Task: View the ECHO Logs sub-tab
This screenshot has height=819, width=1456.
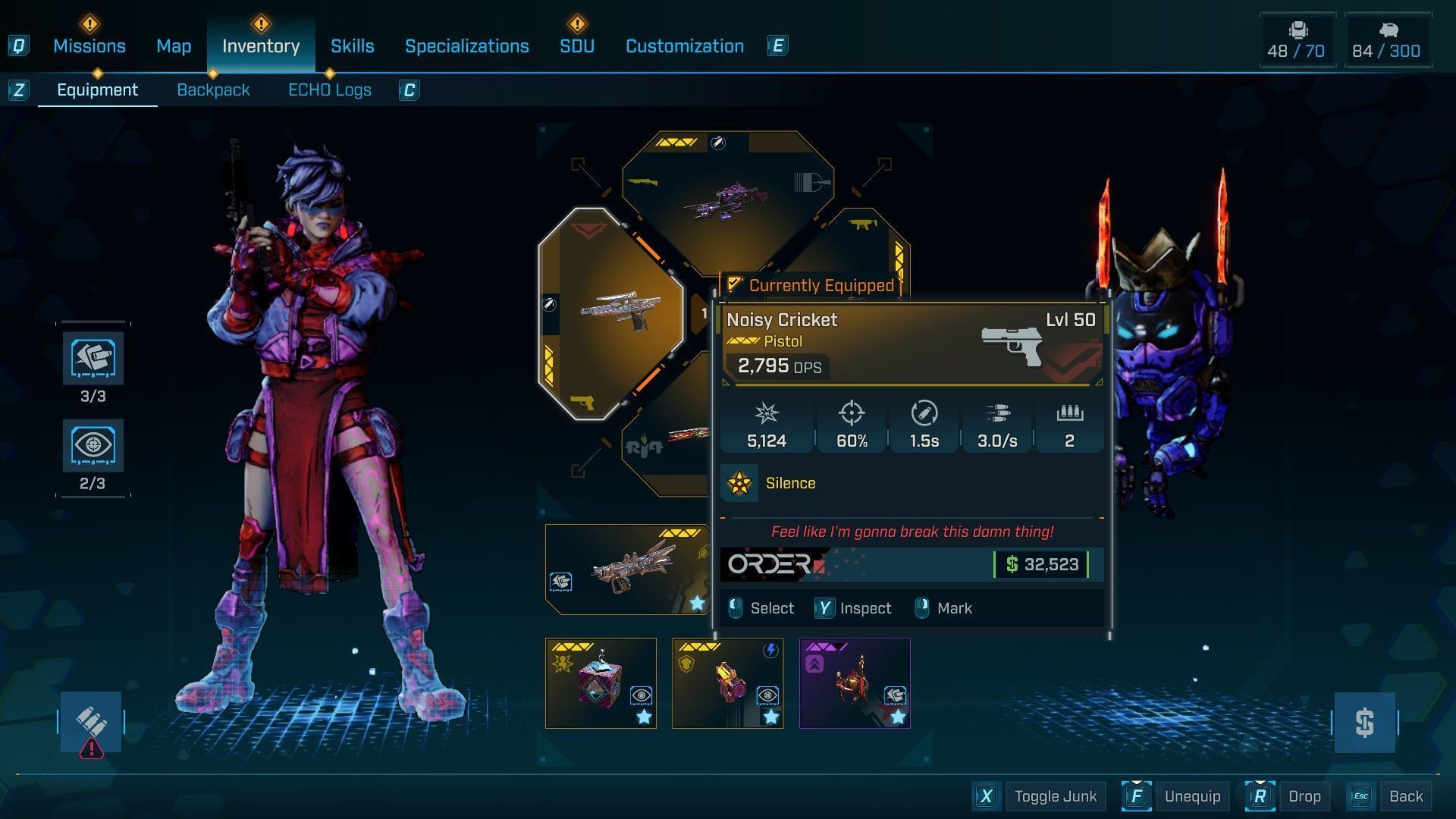Action: point(329,90)
